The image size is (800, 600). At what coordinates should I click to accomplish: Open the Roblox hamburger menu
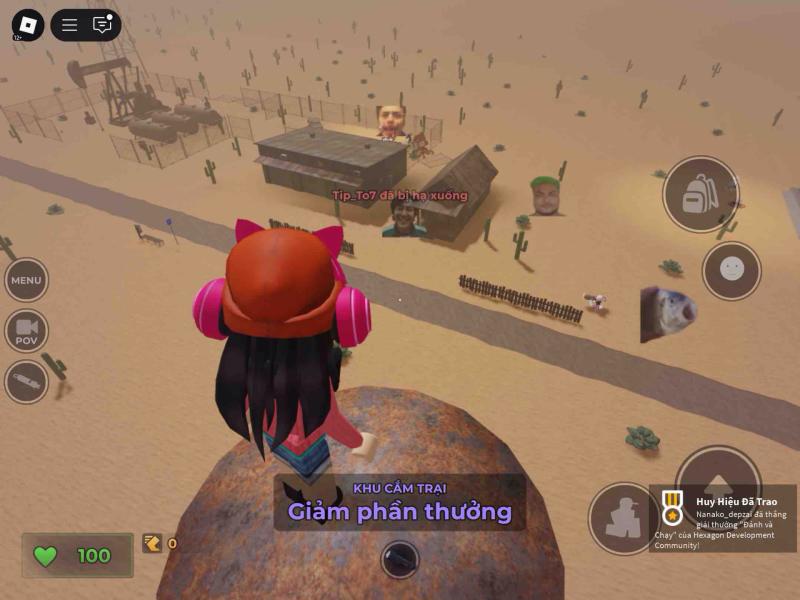(70, 25)
